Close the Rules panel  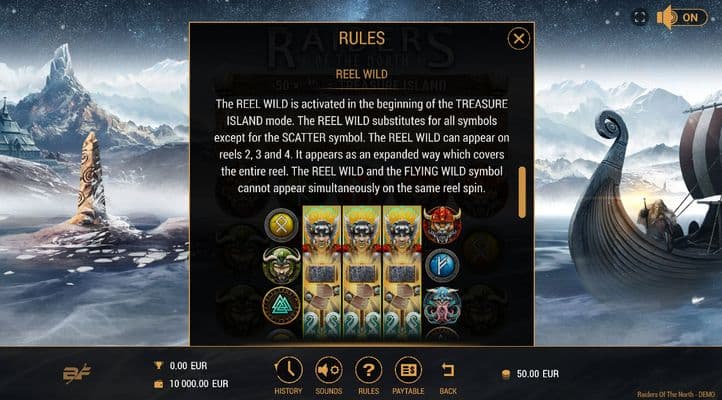(518, 39)
